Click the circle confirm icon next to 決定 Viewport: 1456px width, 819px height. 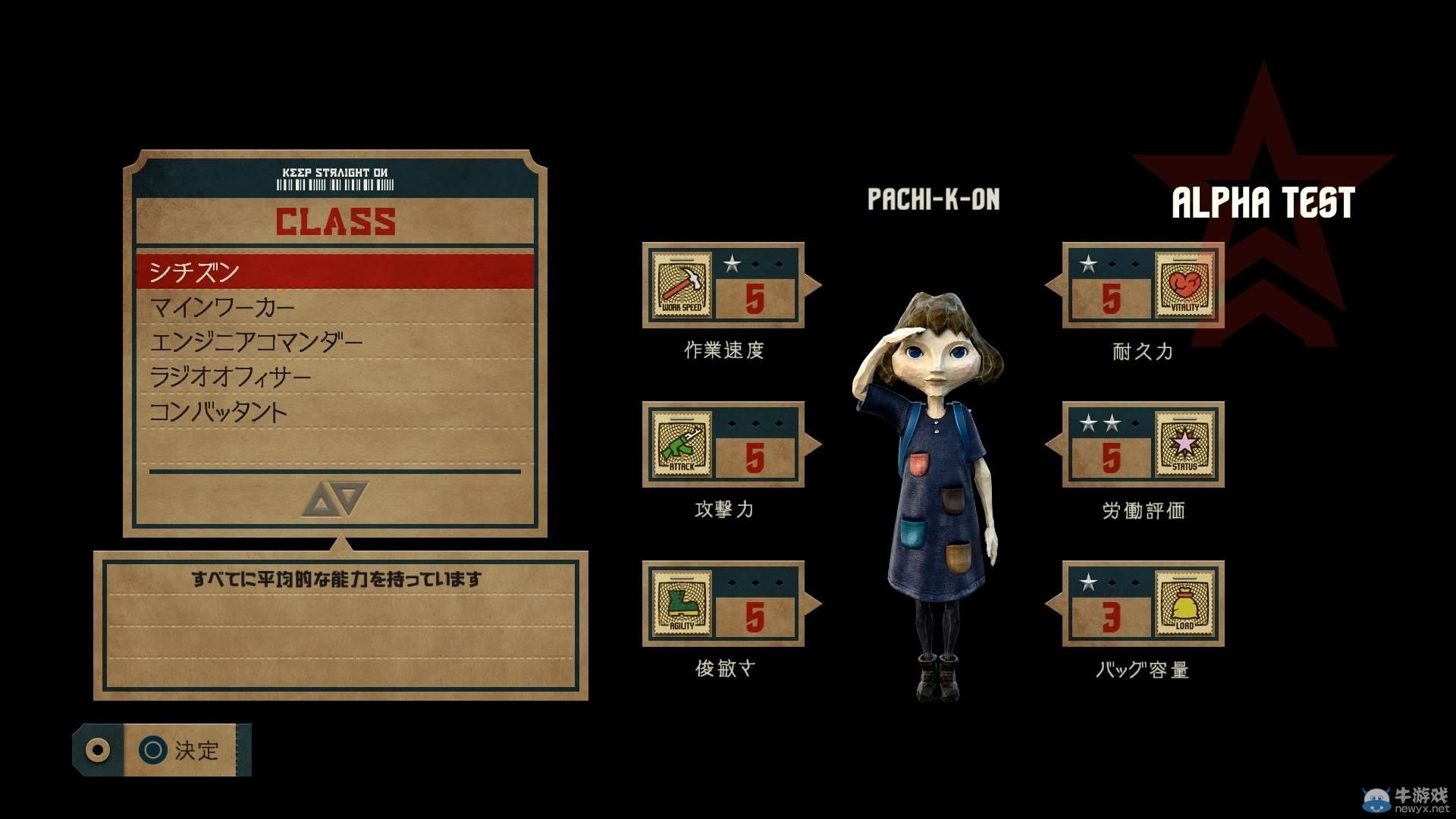point(154,751)
